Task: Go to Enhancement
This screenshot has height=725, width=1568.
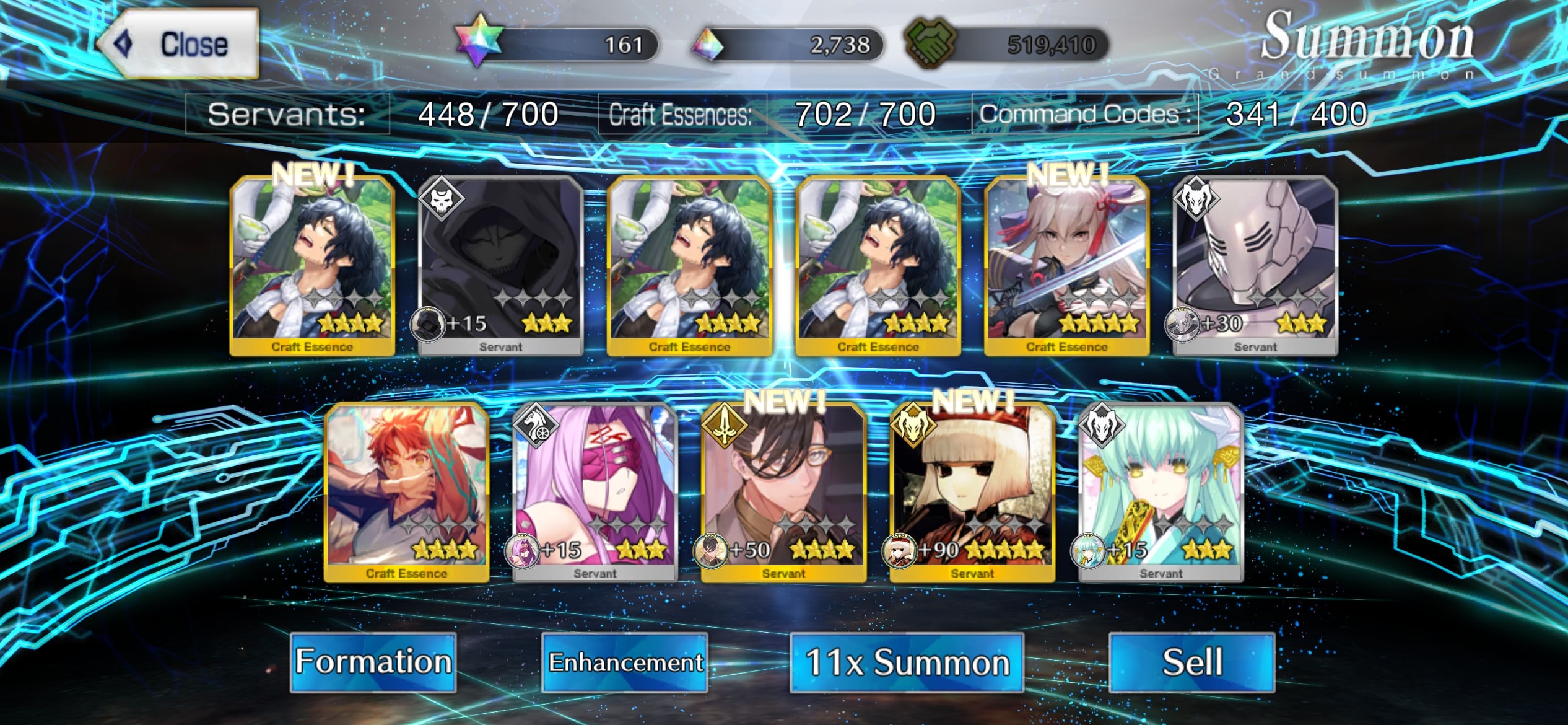Action: point(625,662)
